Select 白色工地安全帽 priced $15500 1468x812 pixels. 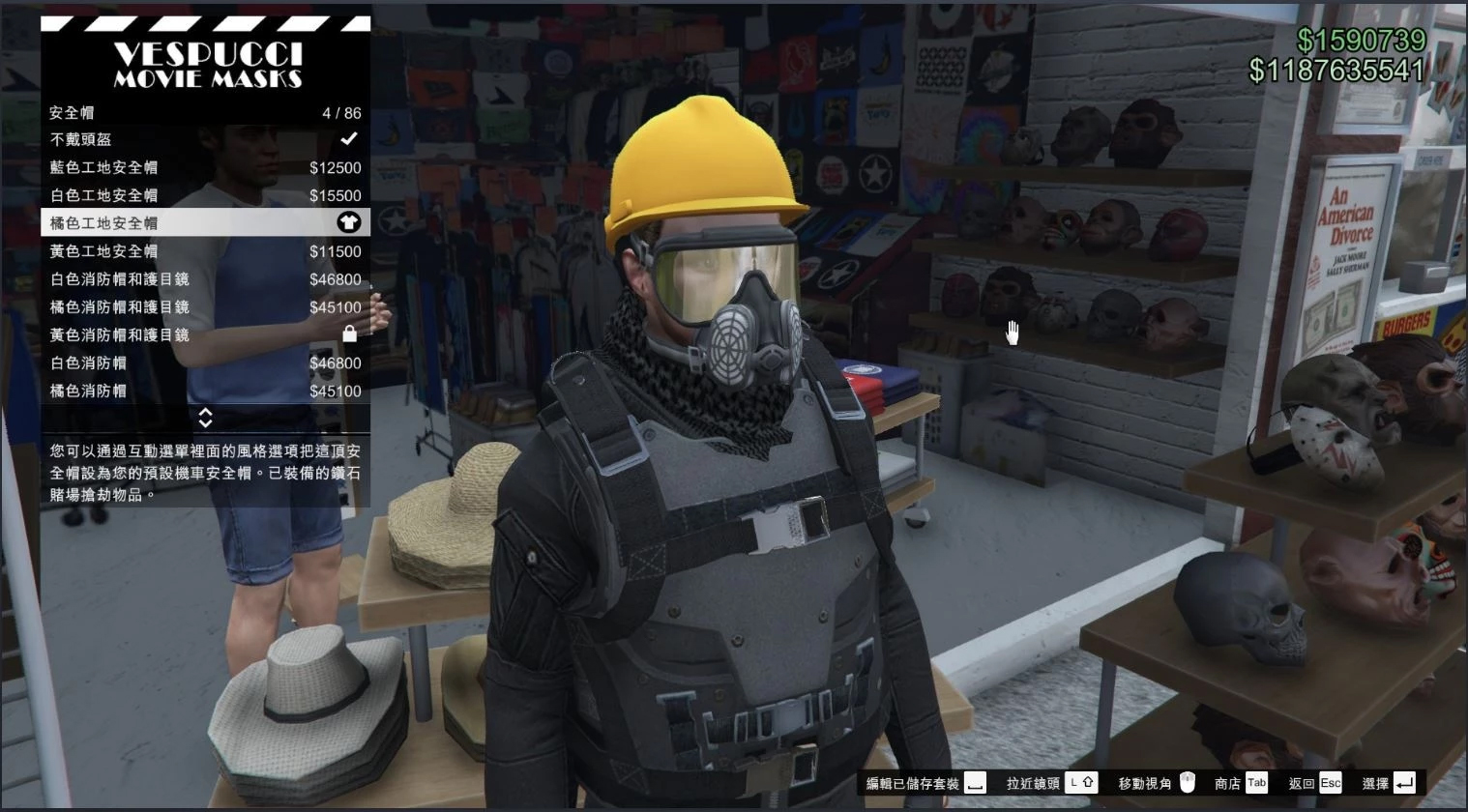click(205, 195)
